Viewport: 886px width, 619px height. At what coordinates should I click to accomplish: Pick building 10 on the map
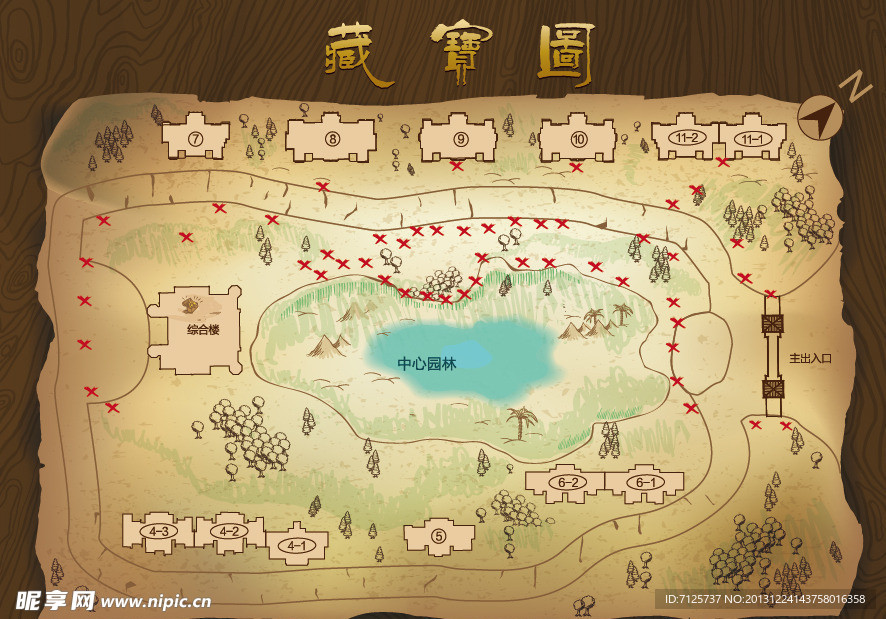pos(578,140)
